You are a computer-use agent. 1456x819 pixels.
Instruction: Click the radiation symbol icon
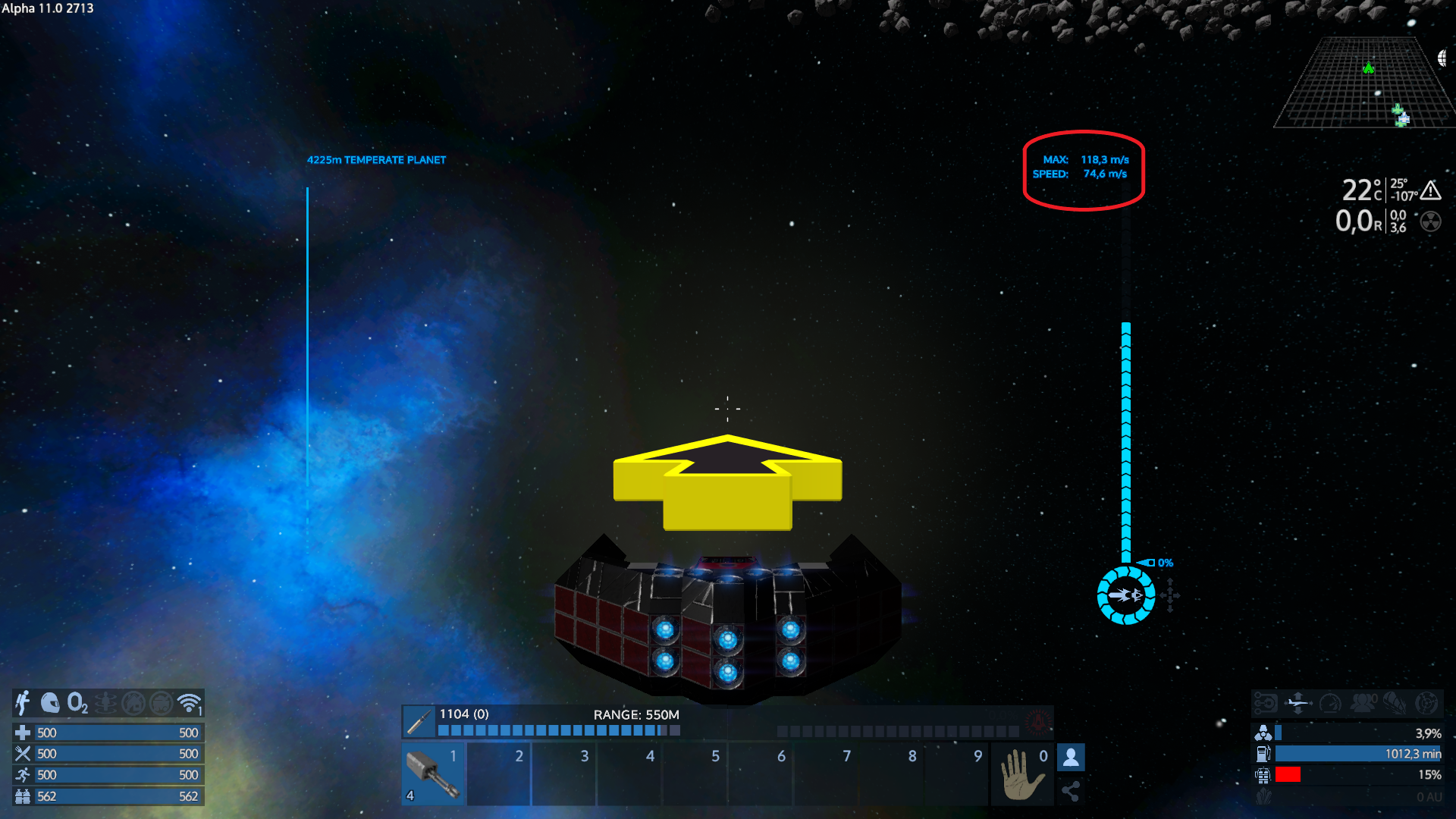(x=1430, y=221)
